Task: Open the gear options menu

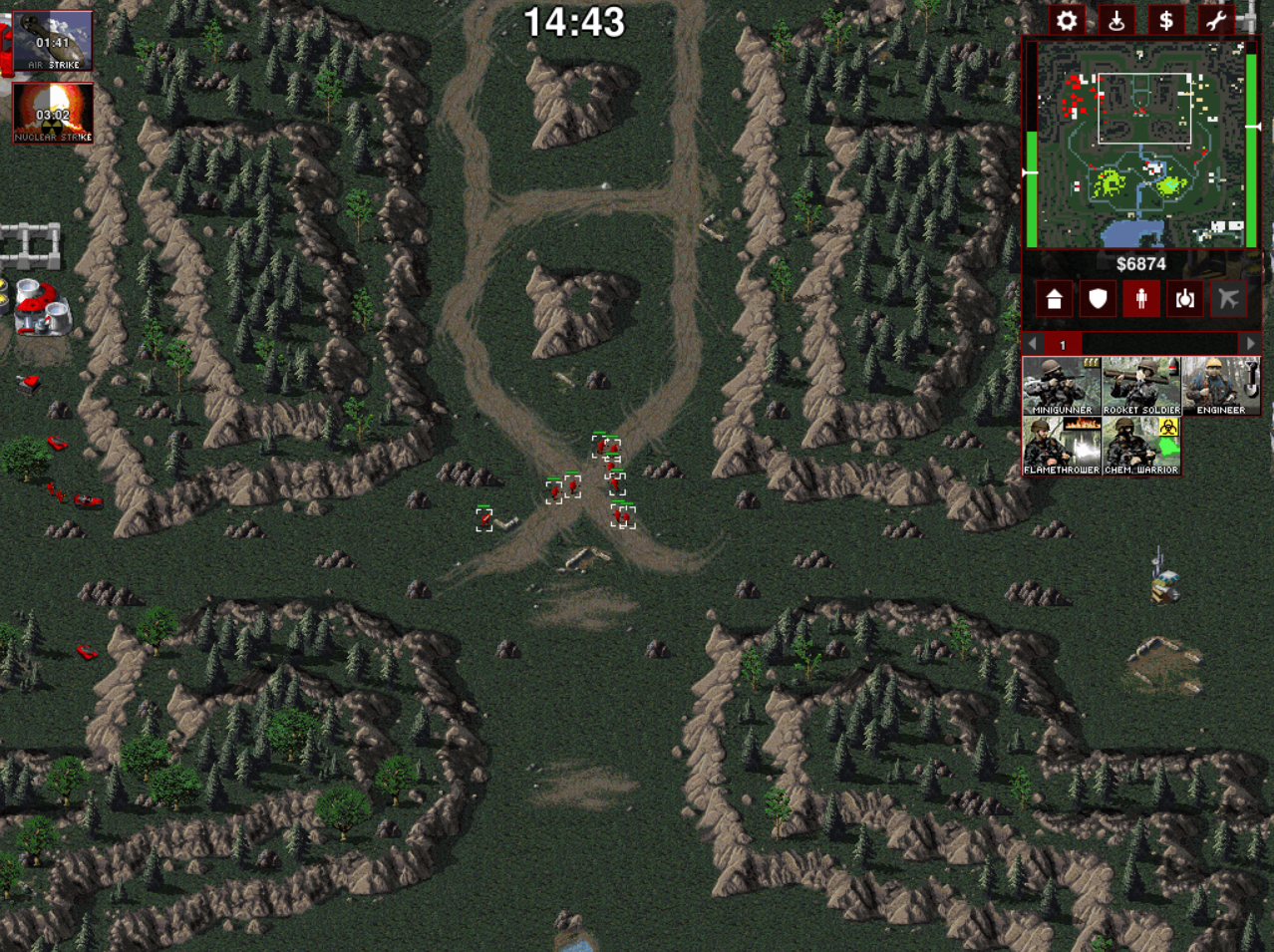Action: coord(1067,21)
